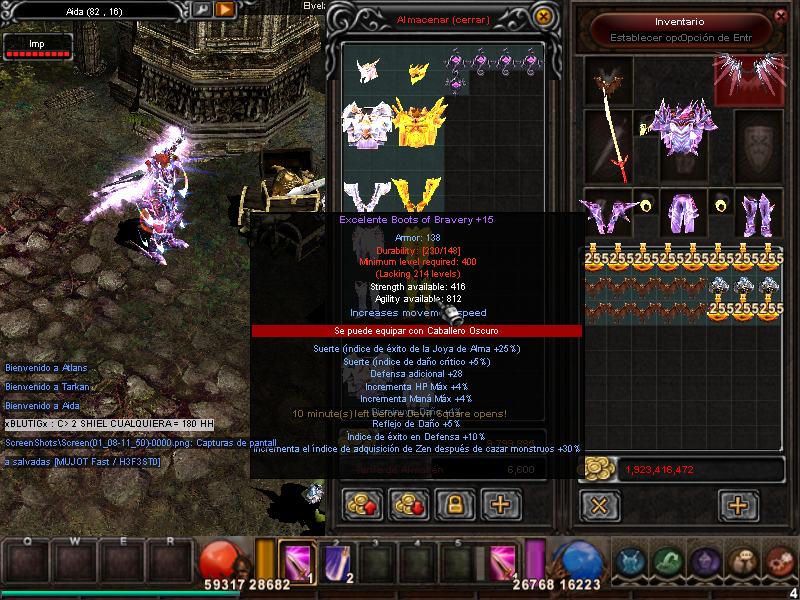
Task: Click the plus button in the warehouse panel
Action: pos(501,504)
